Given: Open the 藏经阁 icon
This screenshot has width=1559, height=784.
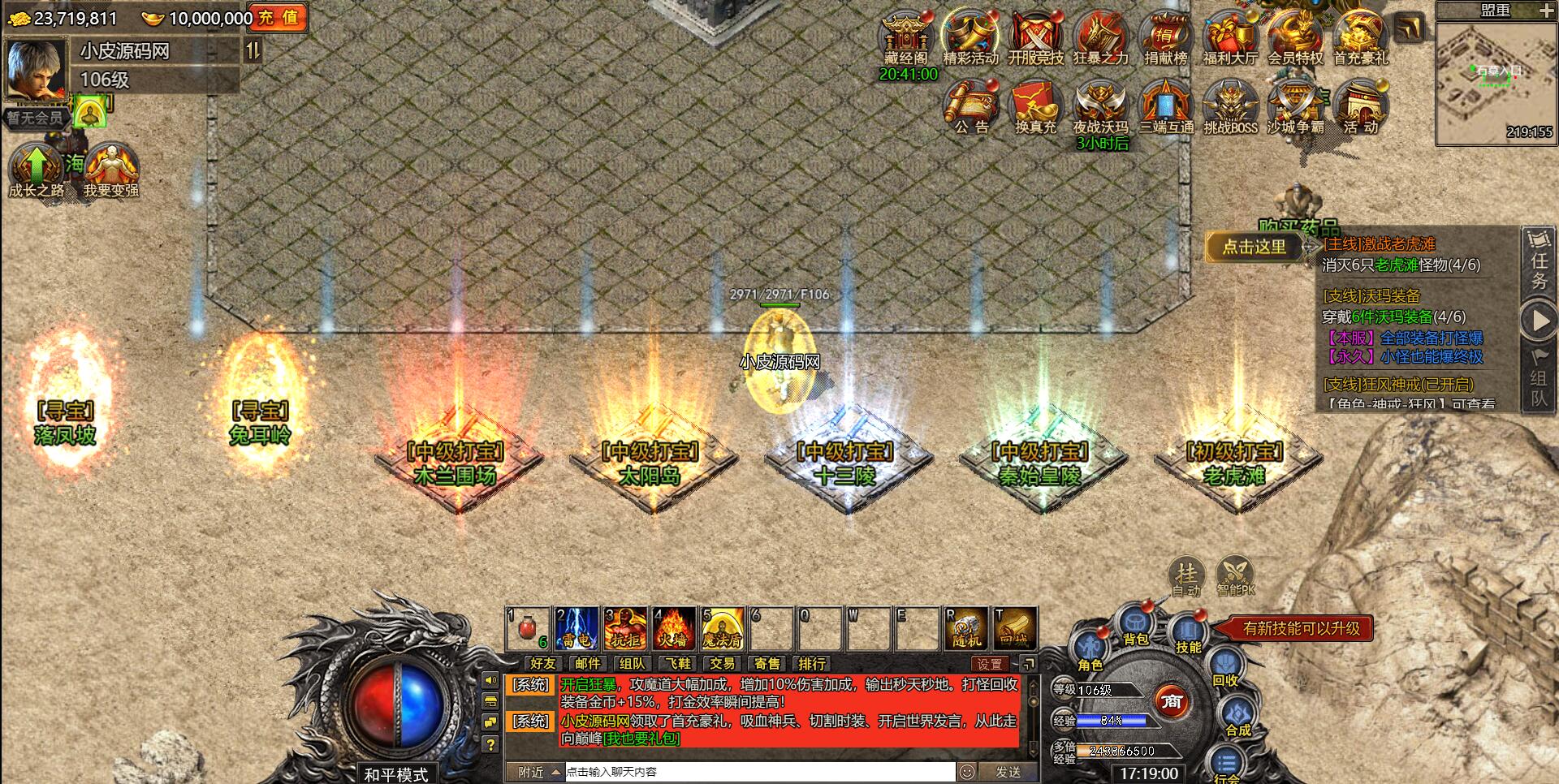Looking at the screenshot, I should click(x=905, y=38).
